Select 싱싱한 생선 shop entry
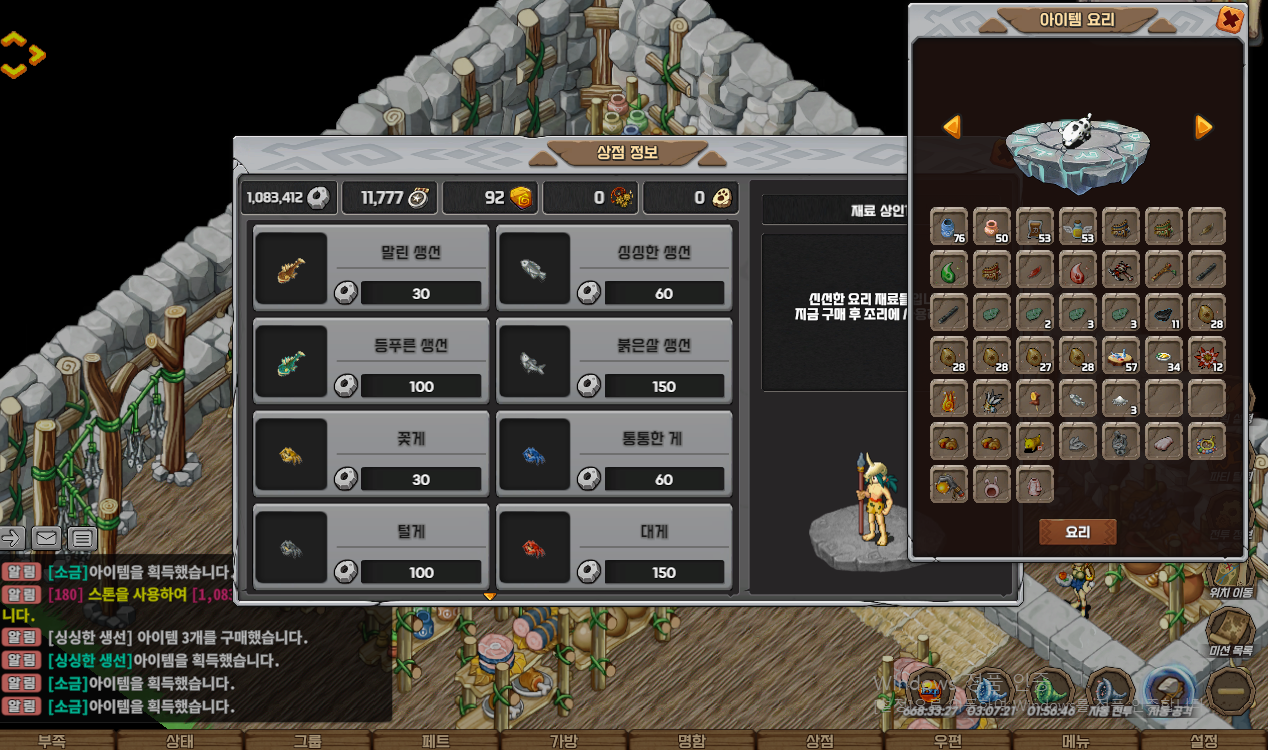 (x=615, y=266)
